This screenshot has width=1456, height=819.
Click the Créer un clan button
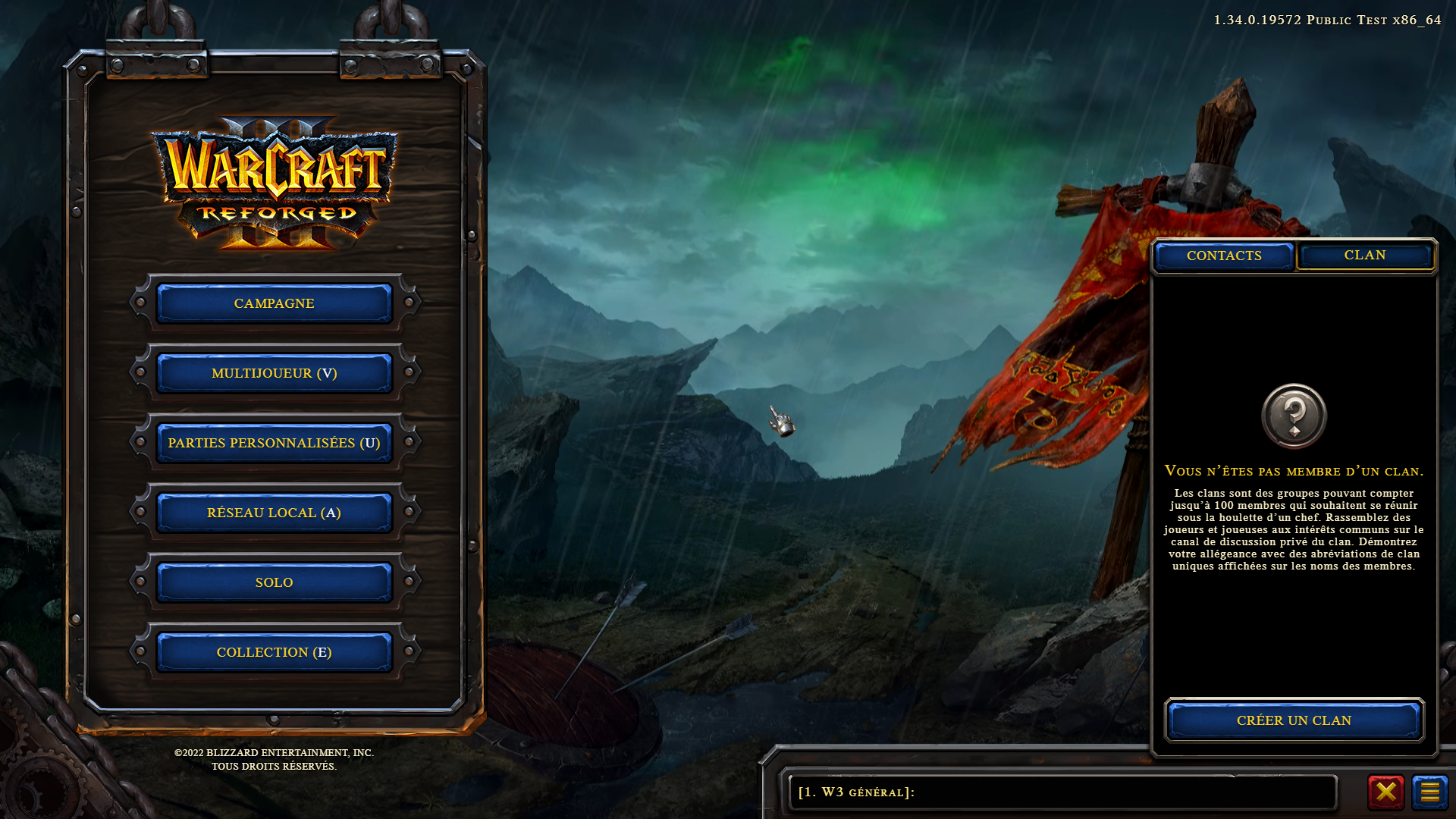click(1294, 720)
